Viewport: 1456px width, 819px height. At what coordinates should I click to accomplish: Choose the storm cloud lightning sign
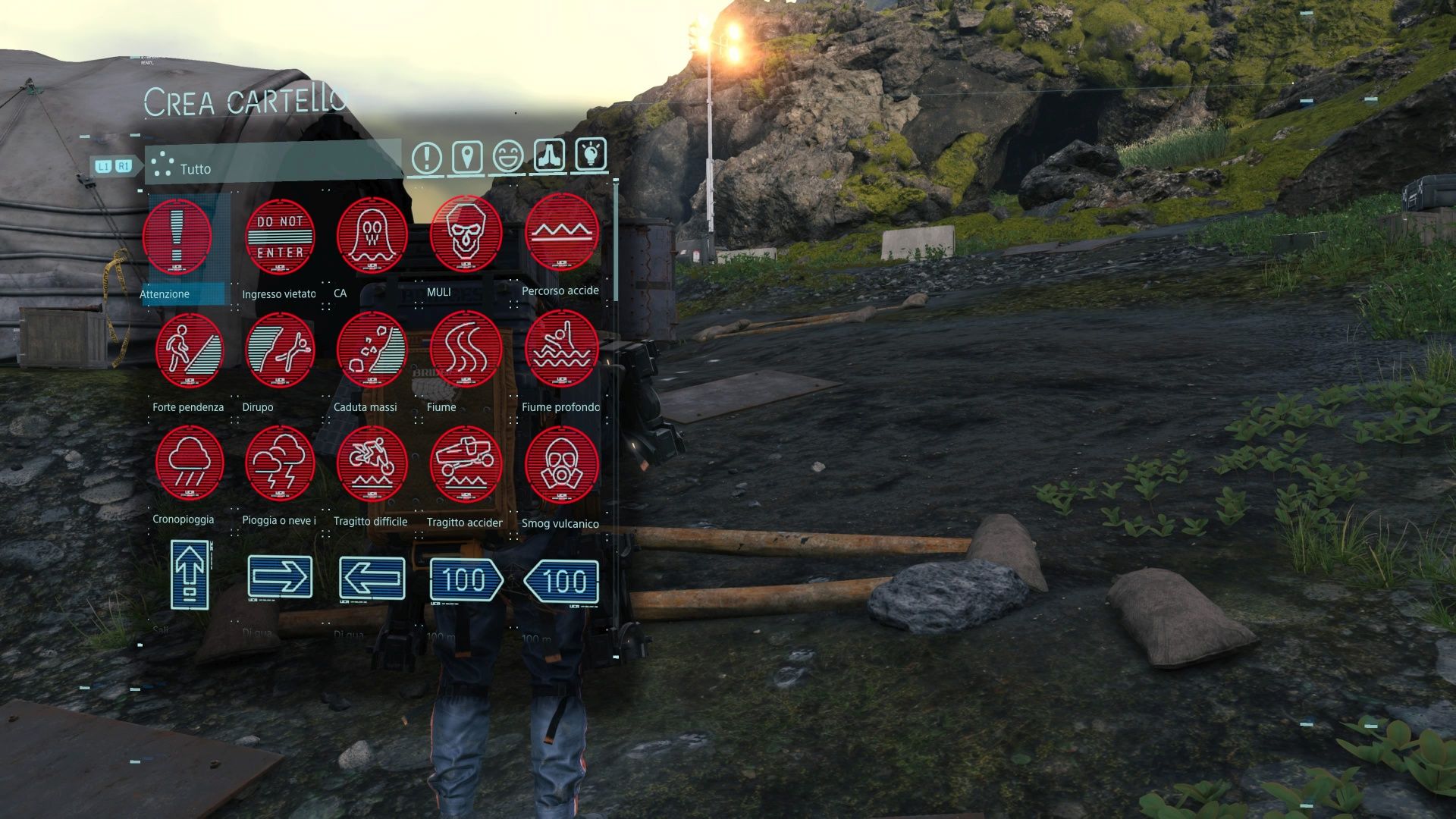[280, 463]
